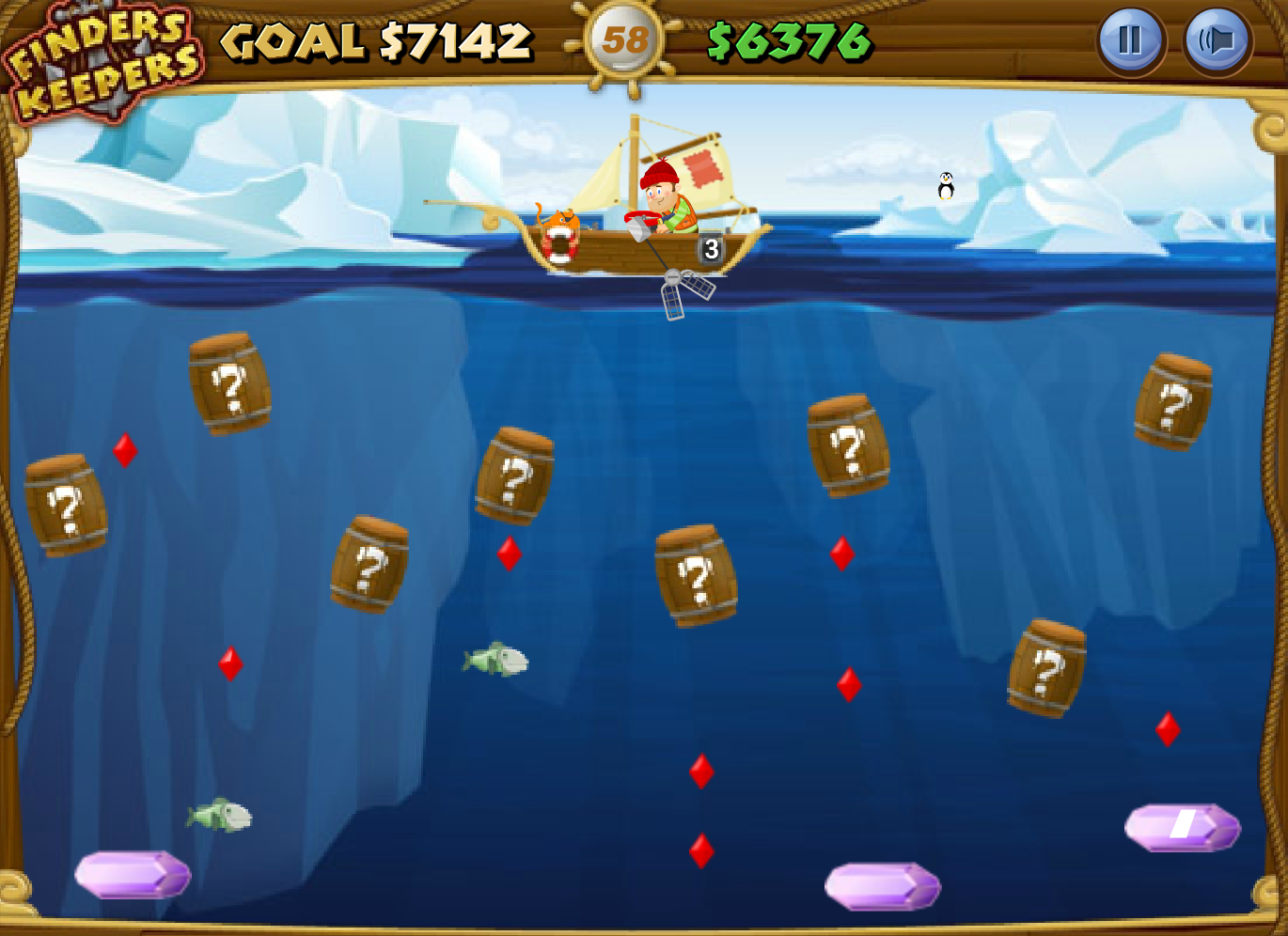Click the question mark barrel near top left
The image size is (1288, 936).
pos(230,385)
